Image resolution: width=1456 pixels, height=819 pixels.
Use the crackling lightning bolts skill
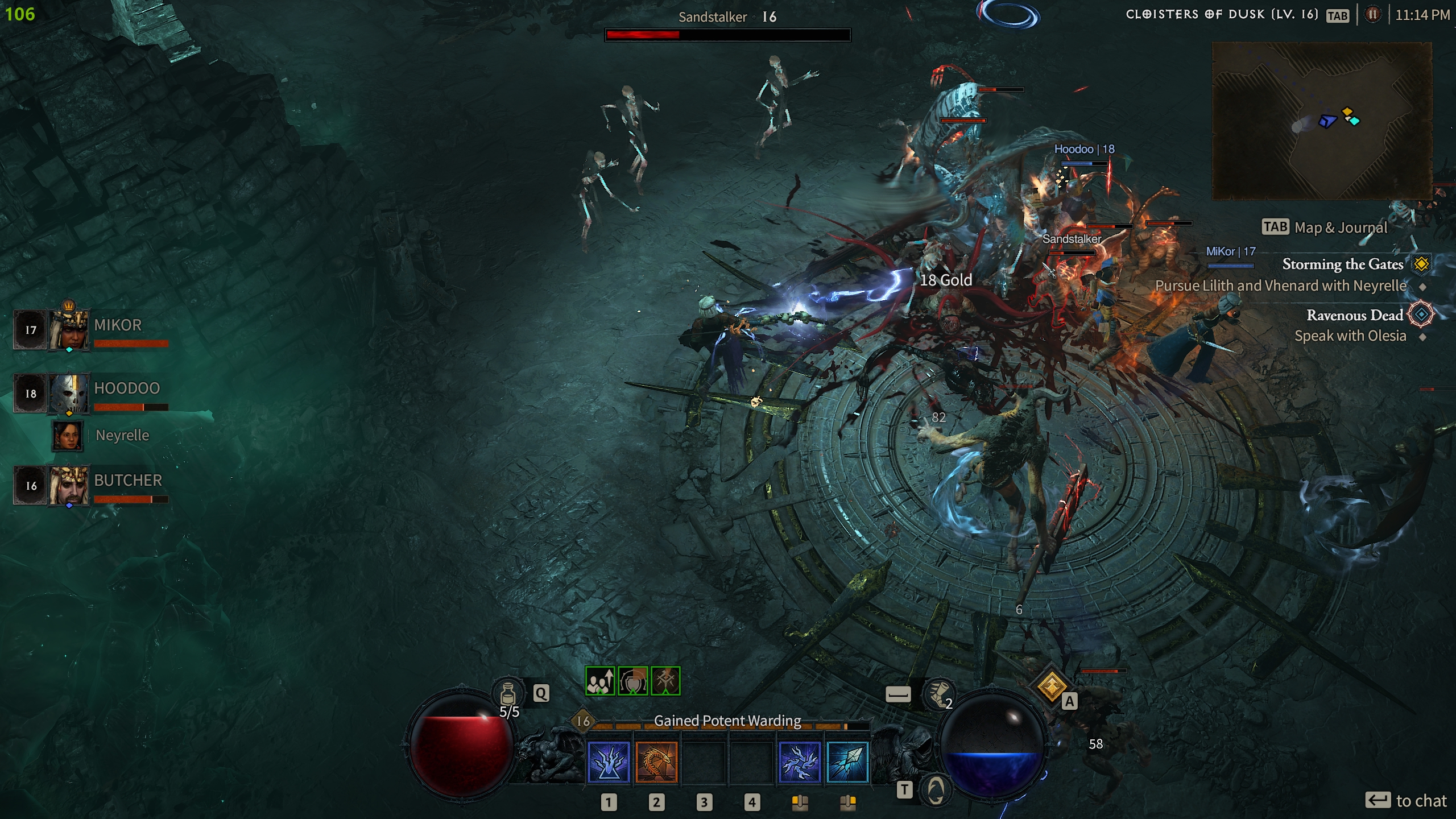coord(800,762)
